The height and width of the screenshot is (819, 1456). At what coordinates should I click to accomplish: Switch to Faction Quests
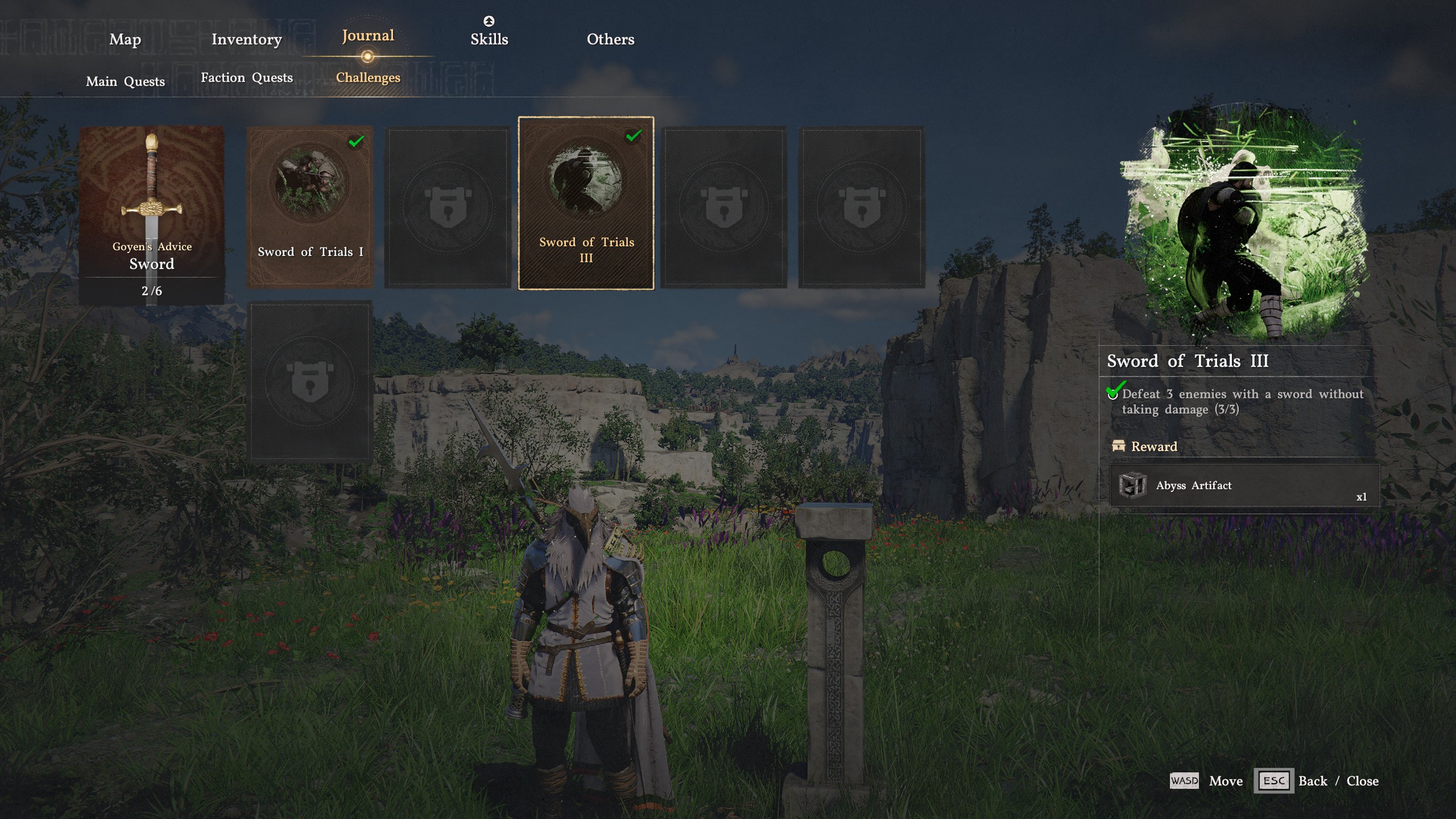point(246,77)
